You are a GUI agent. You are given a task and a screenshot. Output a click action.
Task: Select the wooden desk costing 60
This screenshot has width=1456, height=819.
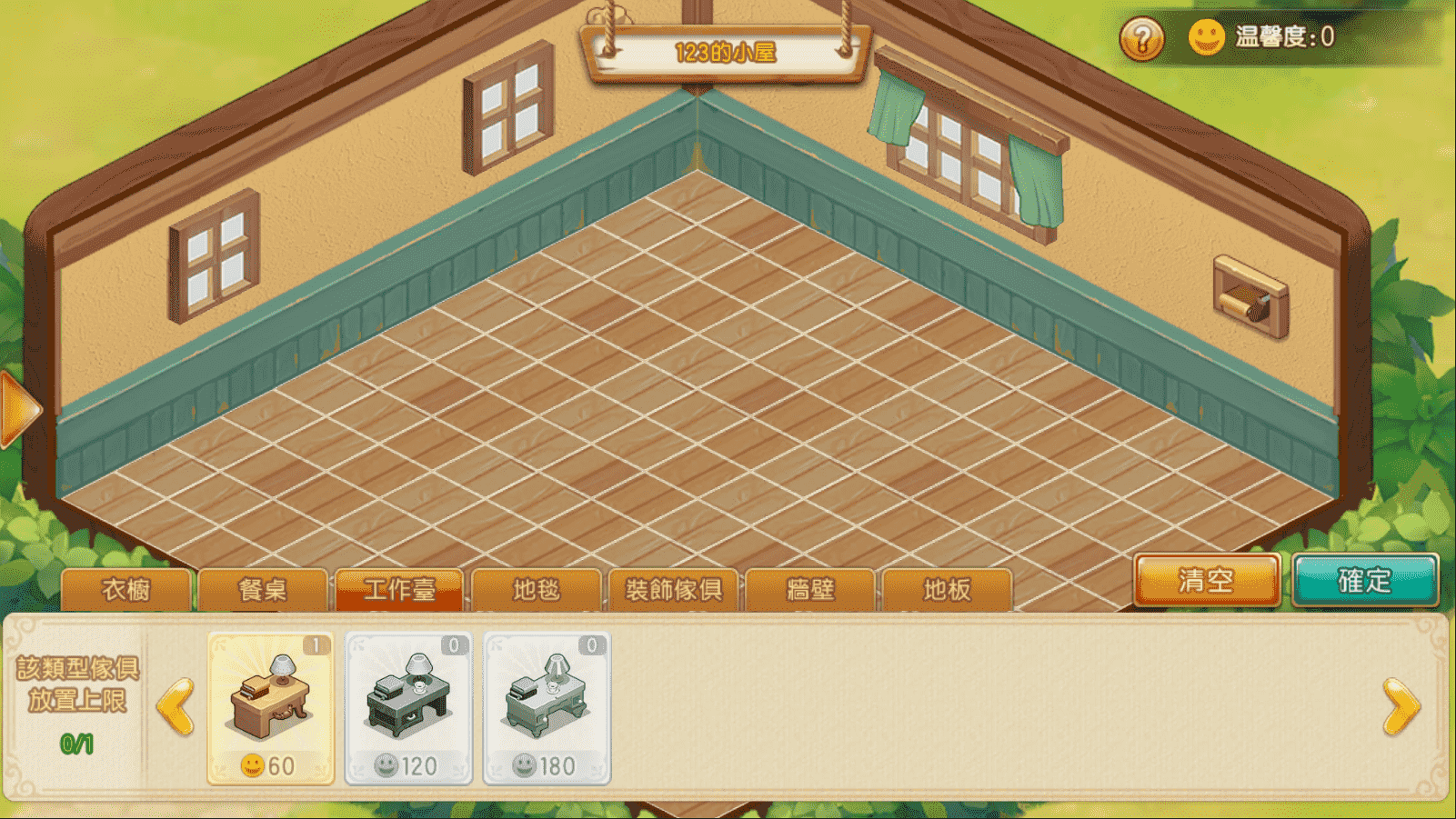coord(271,707)
